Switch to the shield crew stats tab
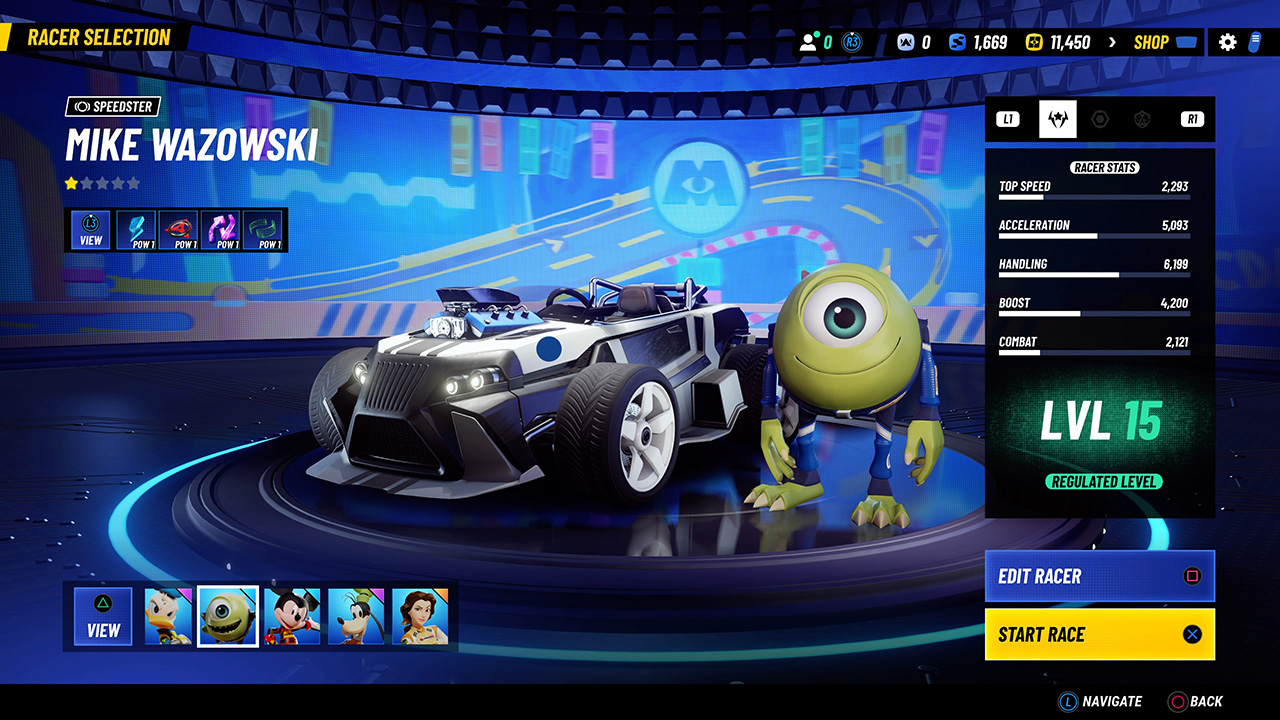 point(1142,119)
